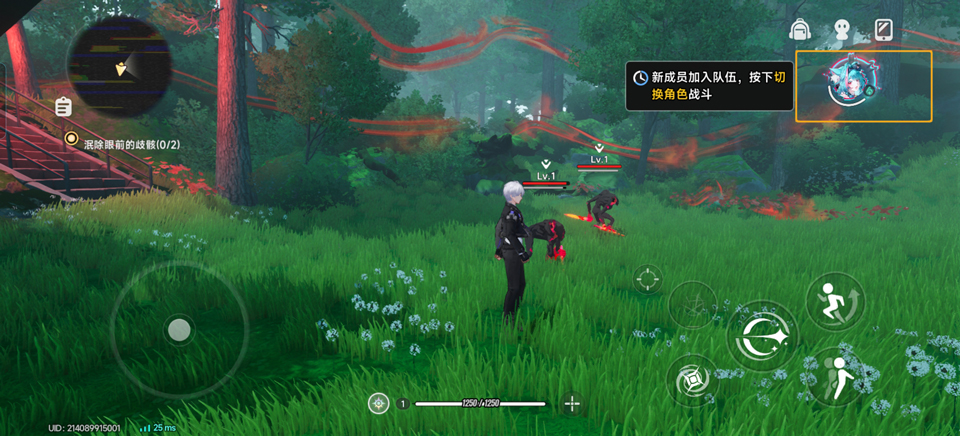960x436 pixels.
Task: Tap the crosshair icon beside the health bar
Action: coord(378,403)
